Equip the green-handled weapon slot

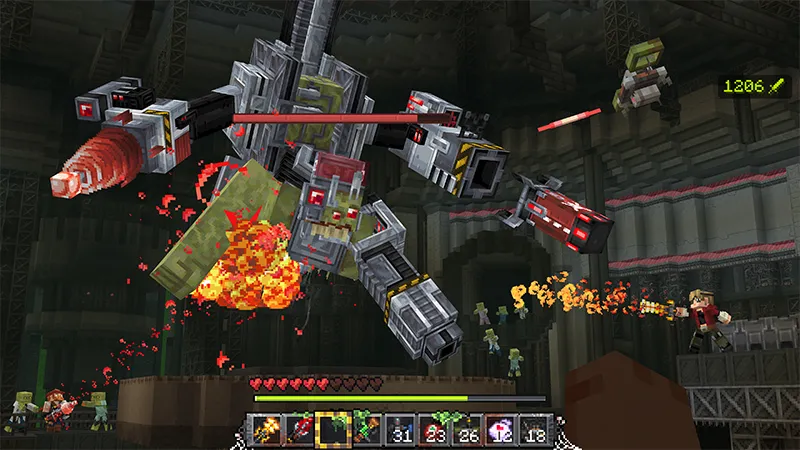click(366, 430)
